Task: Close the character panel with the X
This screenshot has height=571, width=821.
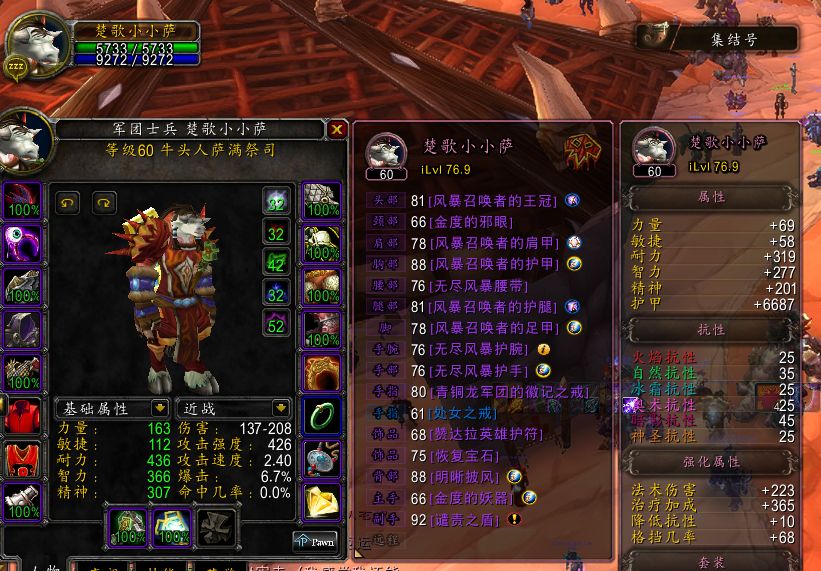Action: (x=337, y=129)
